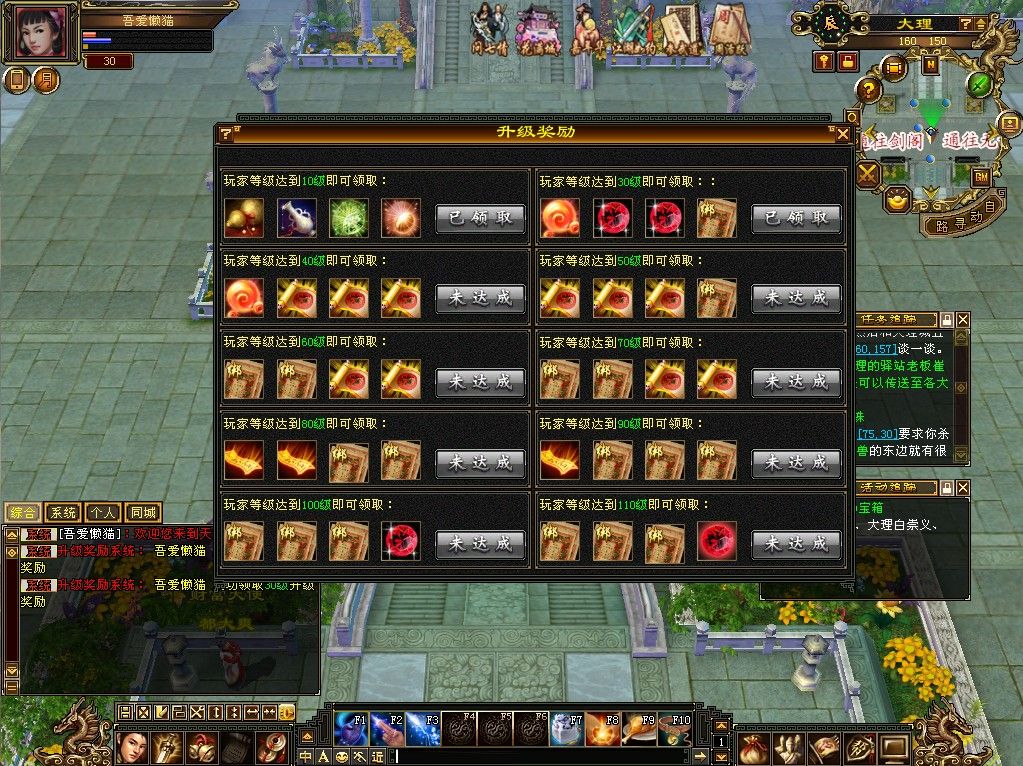Viewport: 1023px width, 766px height.
Task: Click the player portrait avatar
Action: click(x=41, y=31)
